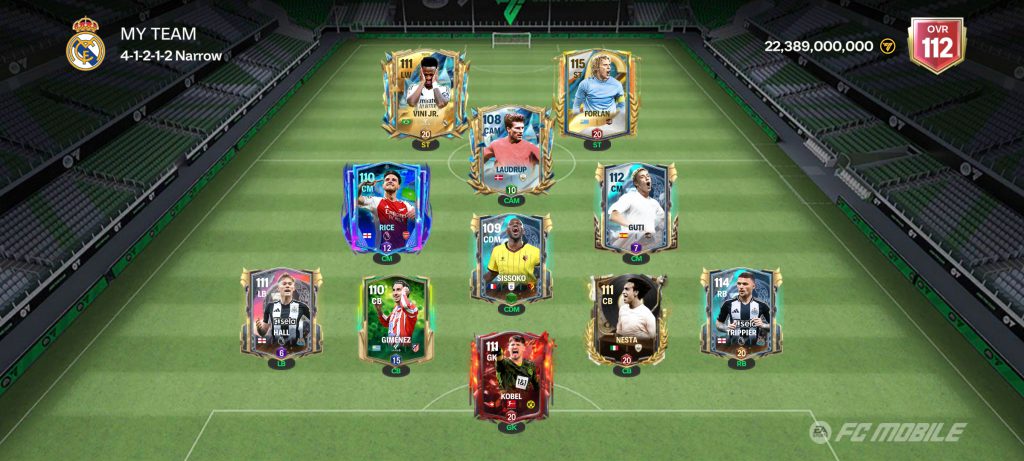Screen dimensions: 1024x461
Task: Tap the Guti midfielder card
Action: point(636,208)
